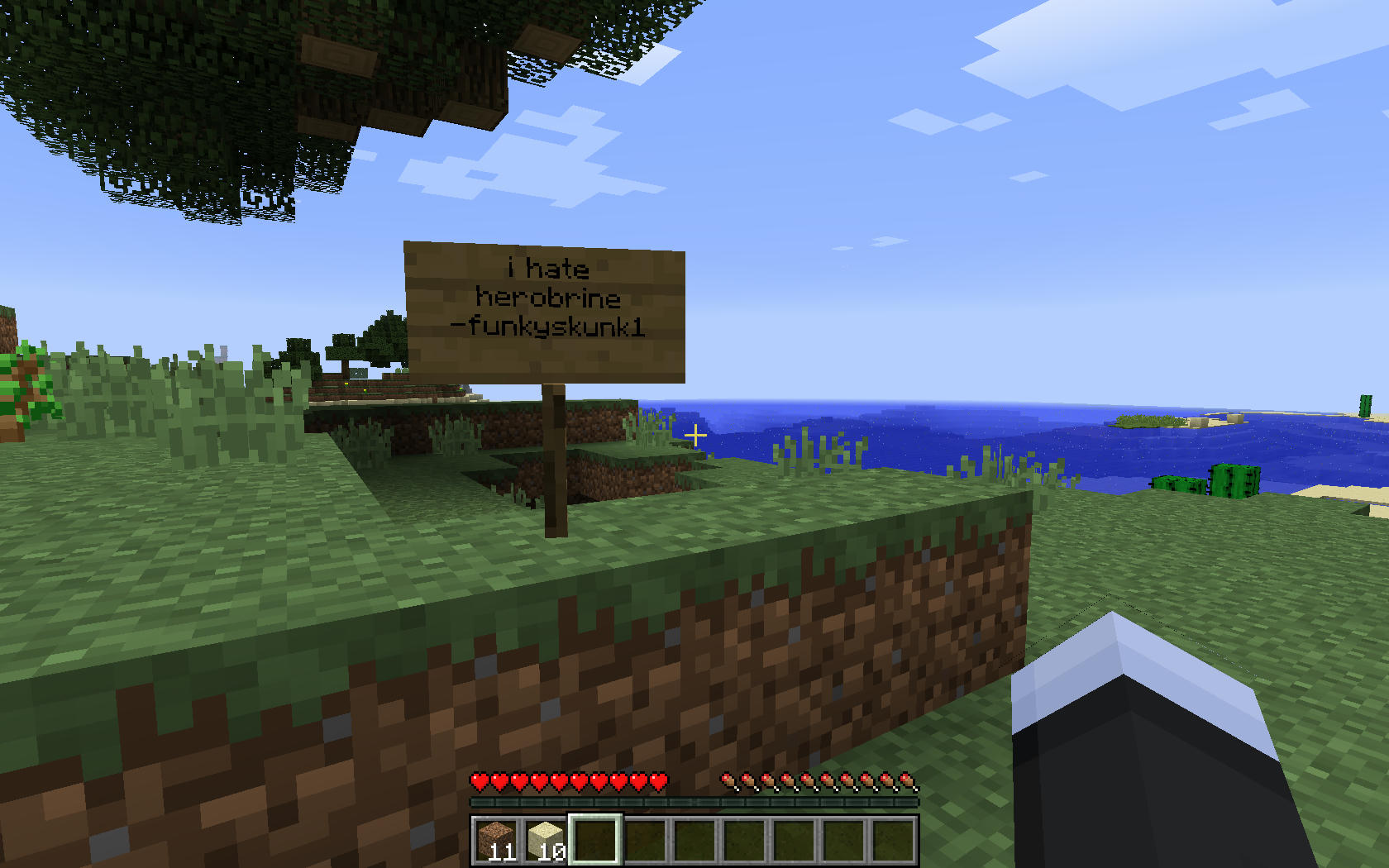This screenshot has width=1389, height=868.
Task: Click the last red heart on the right
Action: click(656, 780)
